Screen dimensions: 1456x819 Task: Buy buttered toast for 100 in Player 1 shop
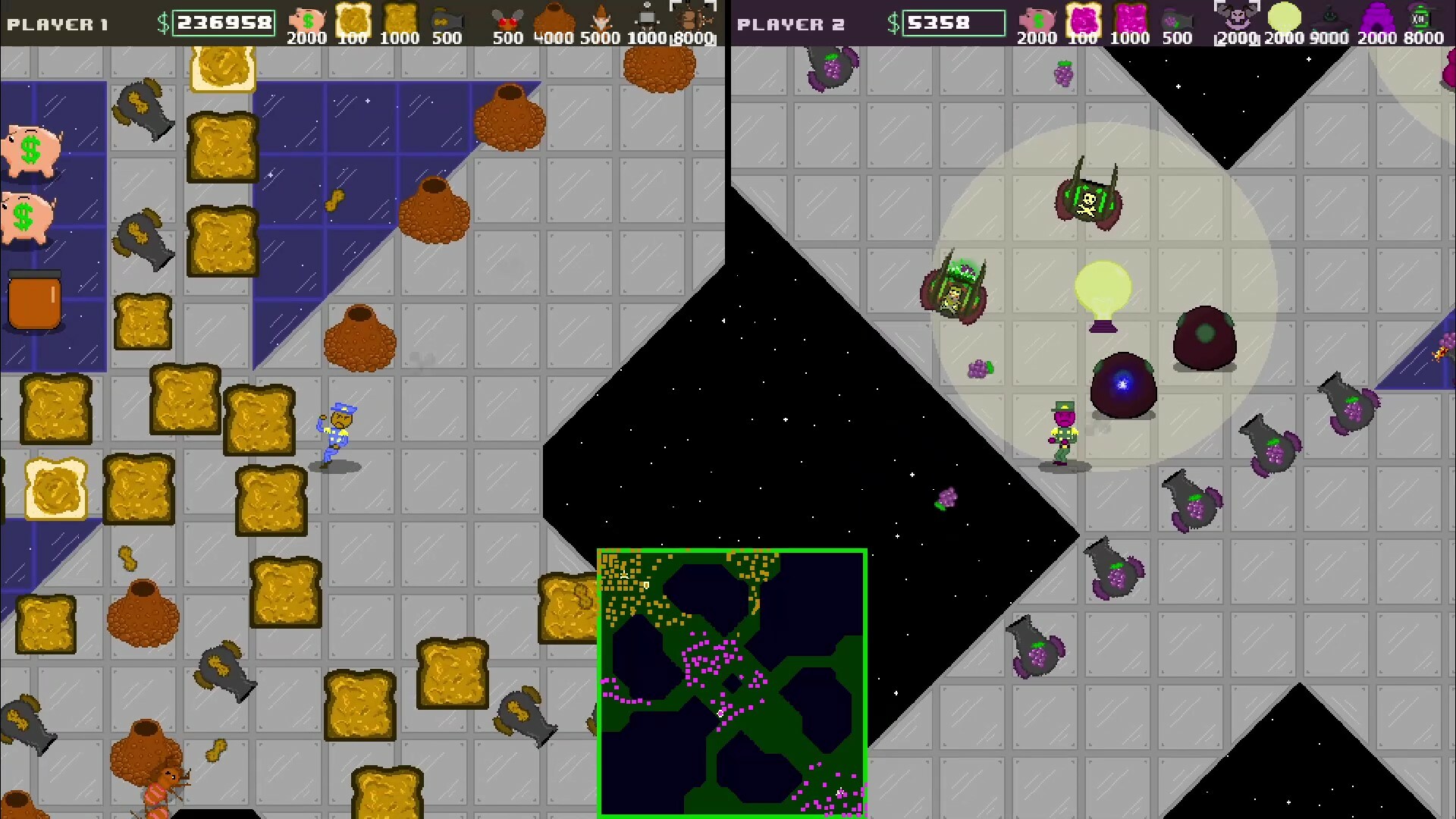353,17
